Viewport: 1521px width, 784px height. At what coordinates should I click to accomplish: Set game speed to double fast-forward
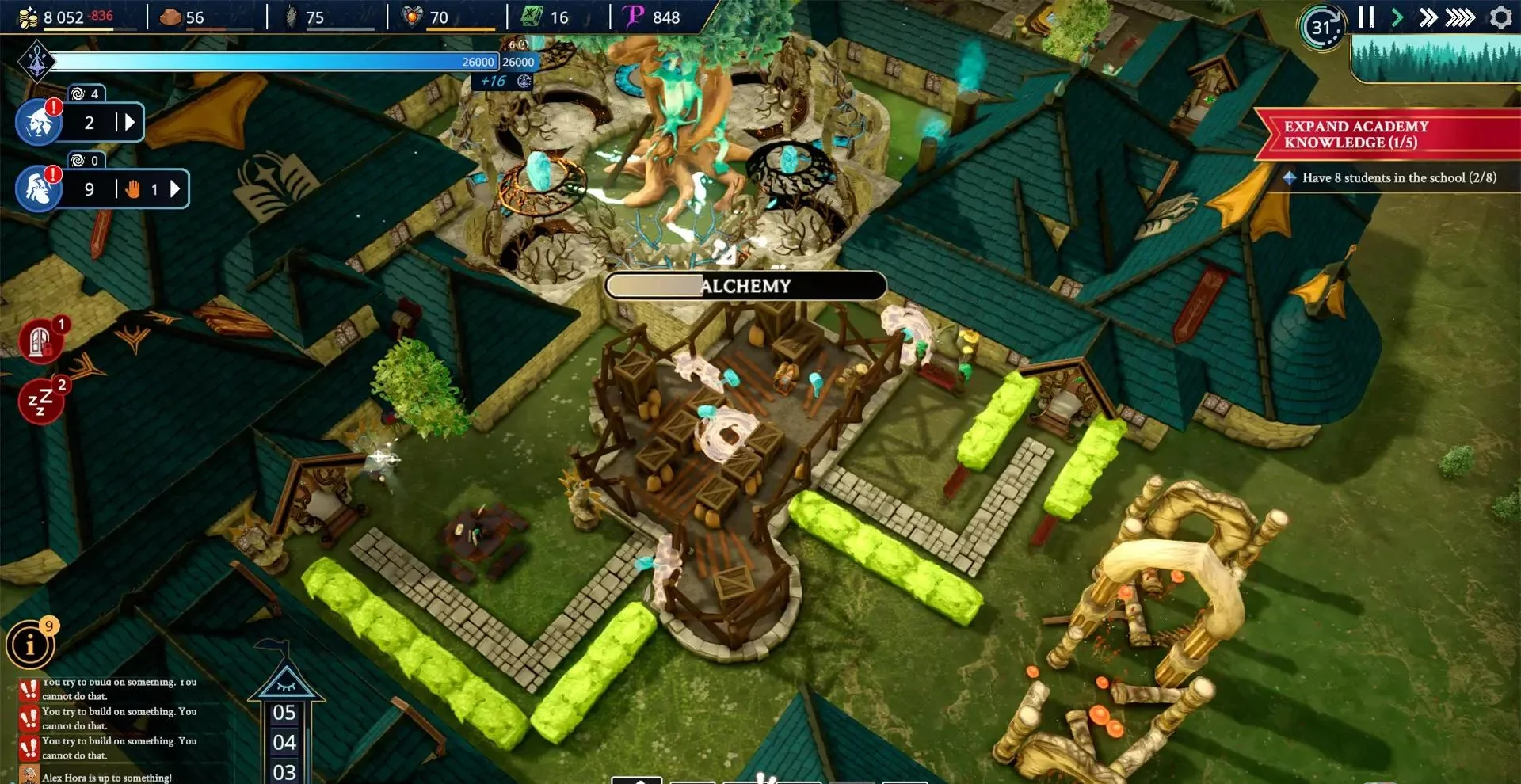click(1428, 17)
